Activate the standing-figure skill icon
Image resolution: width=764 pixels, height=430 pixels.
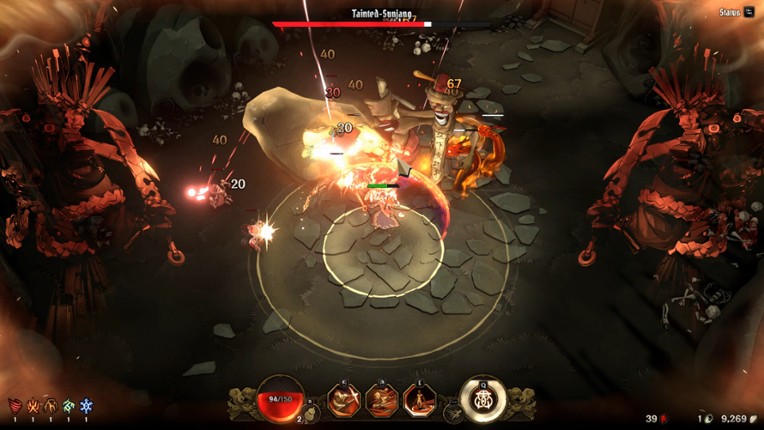419,400
